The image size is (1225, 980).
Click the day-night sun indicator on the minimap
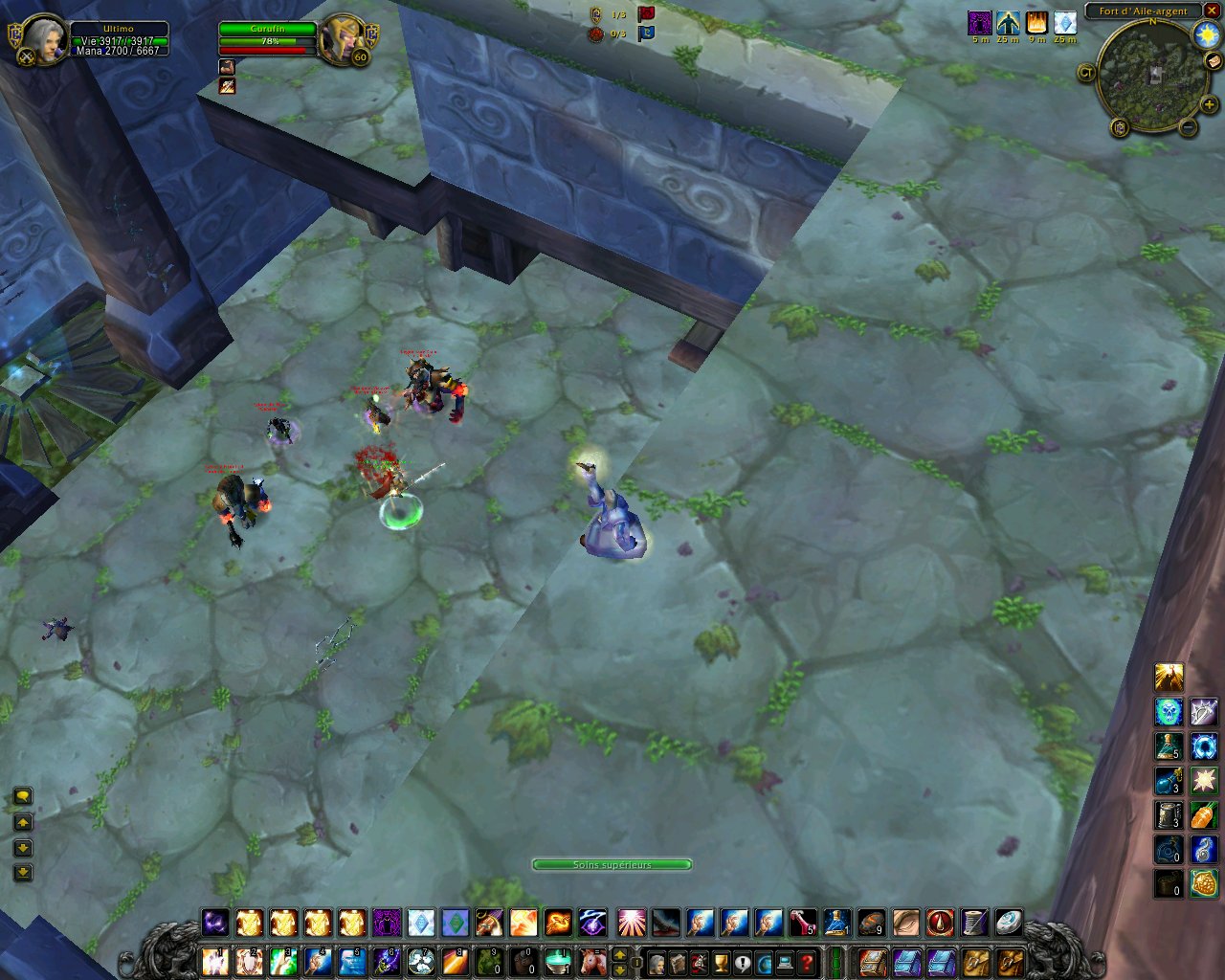tap(1205, 35)
